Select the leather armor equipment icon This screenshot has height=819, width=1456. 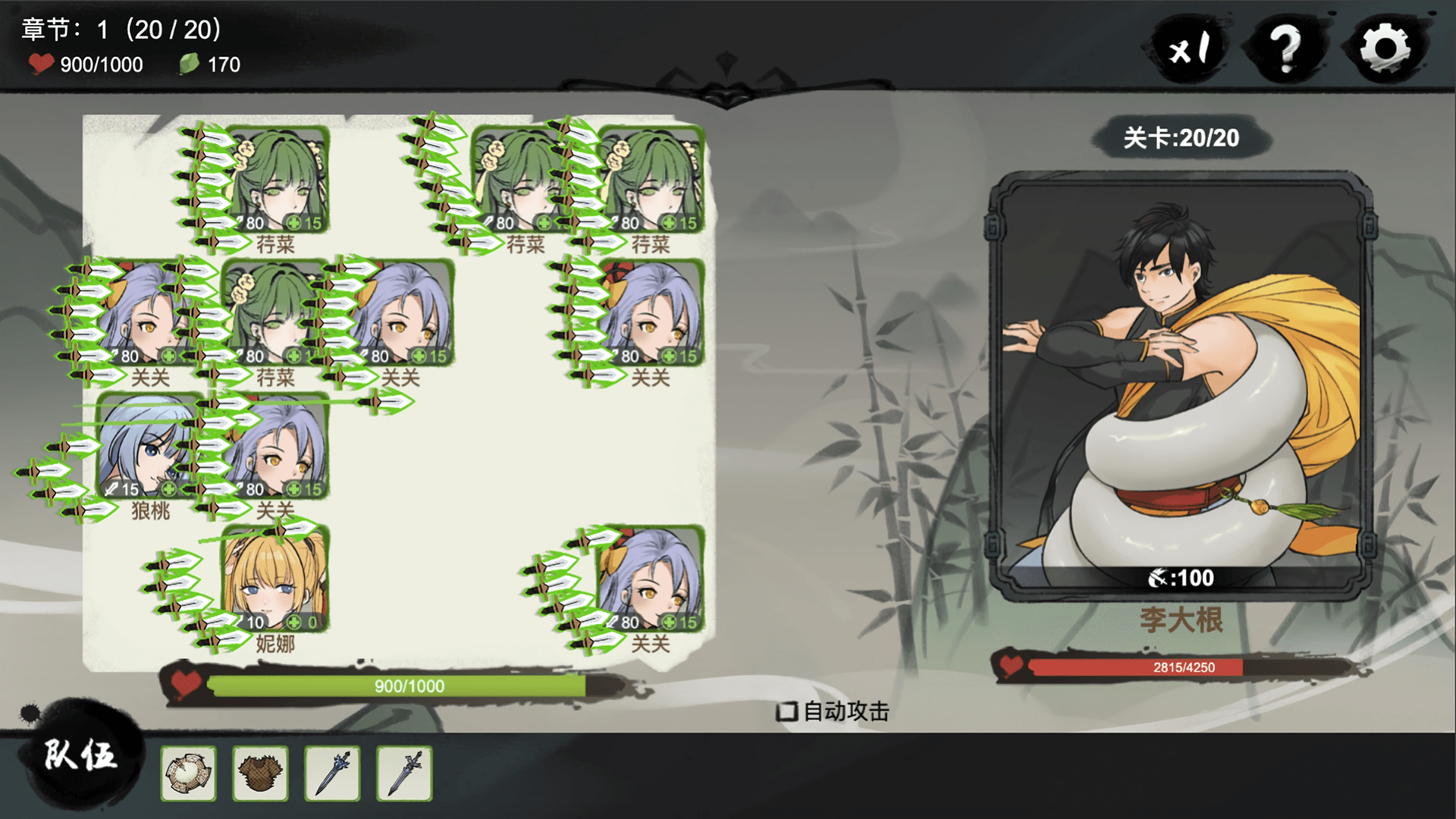pos(261,772)
